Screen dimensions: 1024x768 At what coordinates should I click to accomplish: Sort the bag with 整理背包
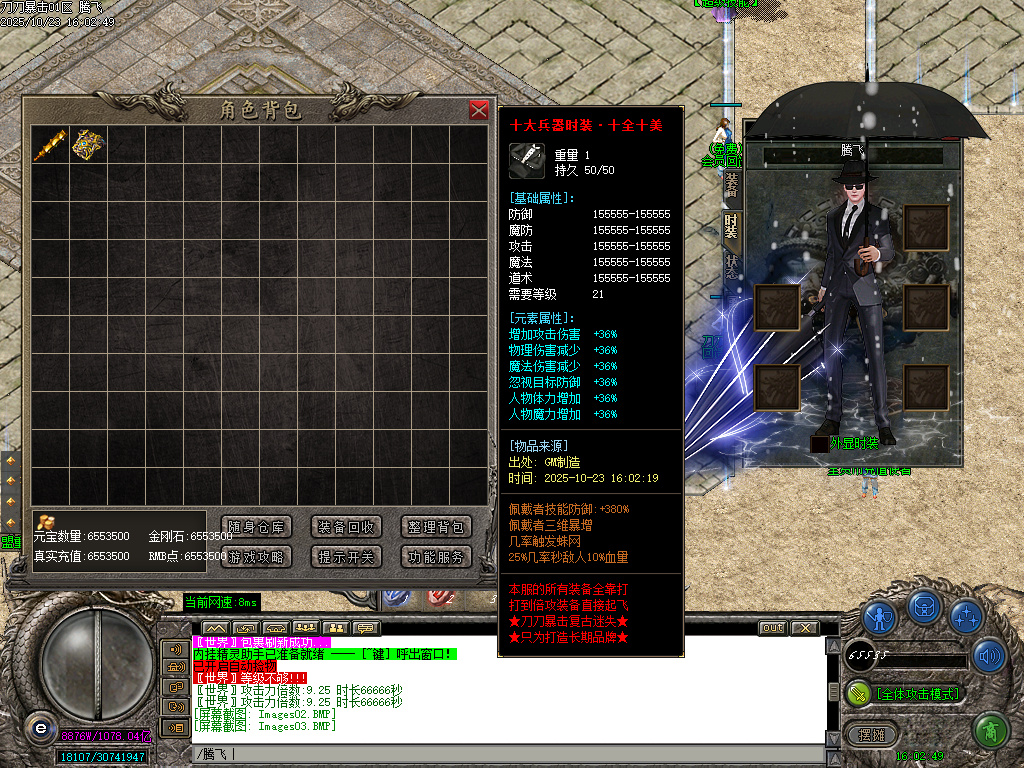[x=436, y=527]
